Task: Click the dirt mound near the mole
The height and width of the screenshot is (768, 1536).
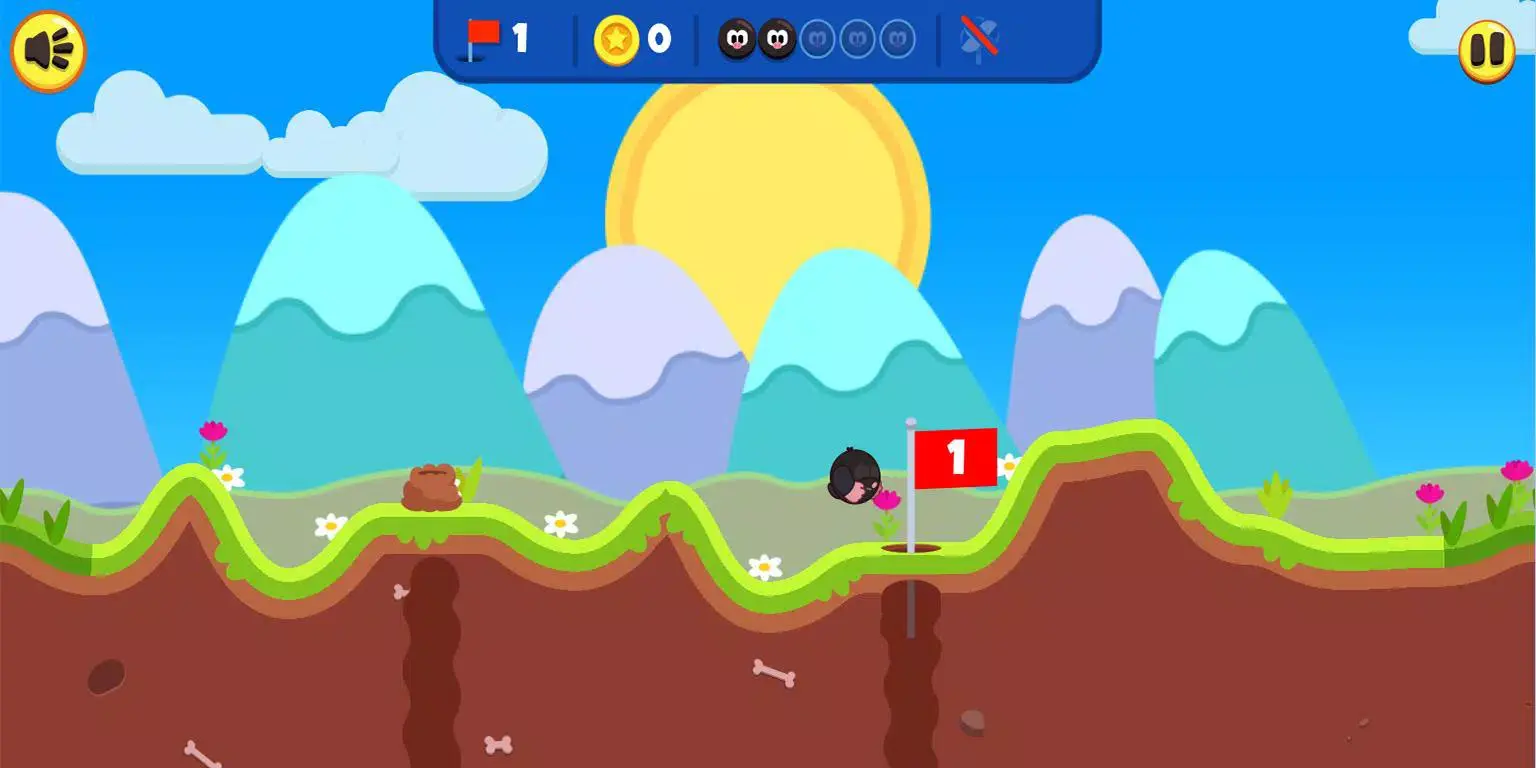Action: (432, 487)
